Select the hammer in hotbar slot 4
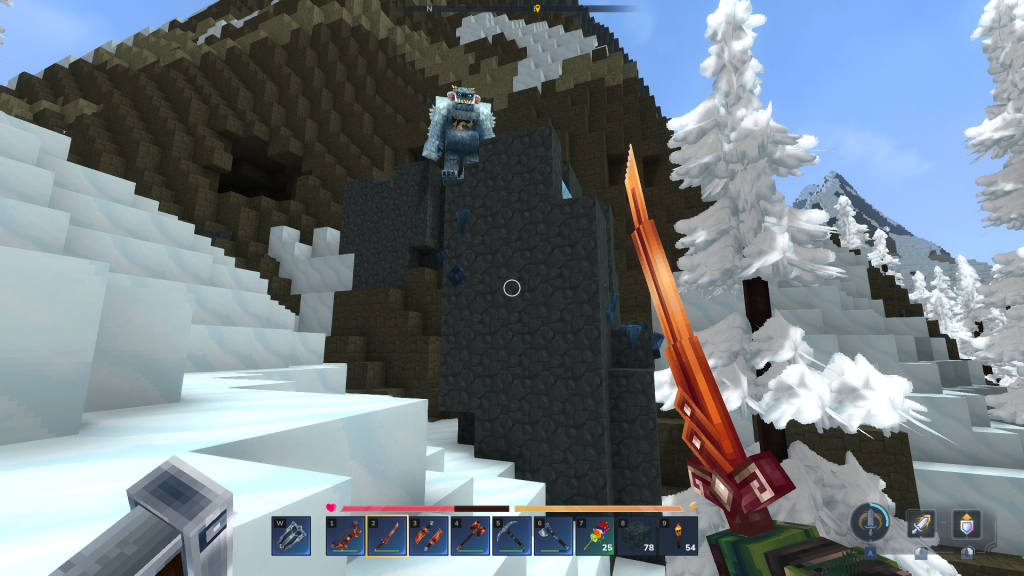Screen dimensions: 1024x576 click(469, 535)
